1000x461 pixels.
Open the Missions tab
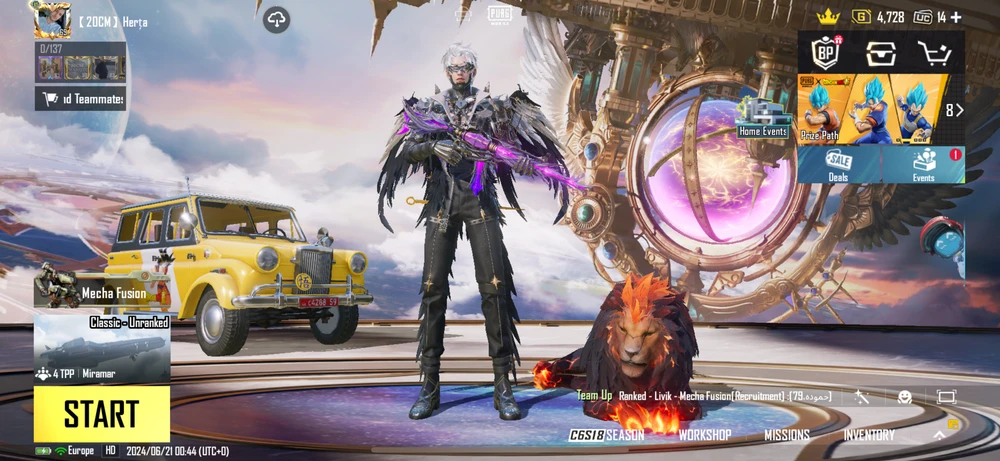(787, 435)
